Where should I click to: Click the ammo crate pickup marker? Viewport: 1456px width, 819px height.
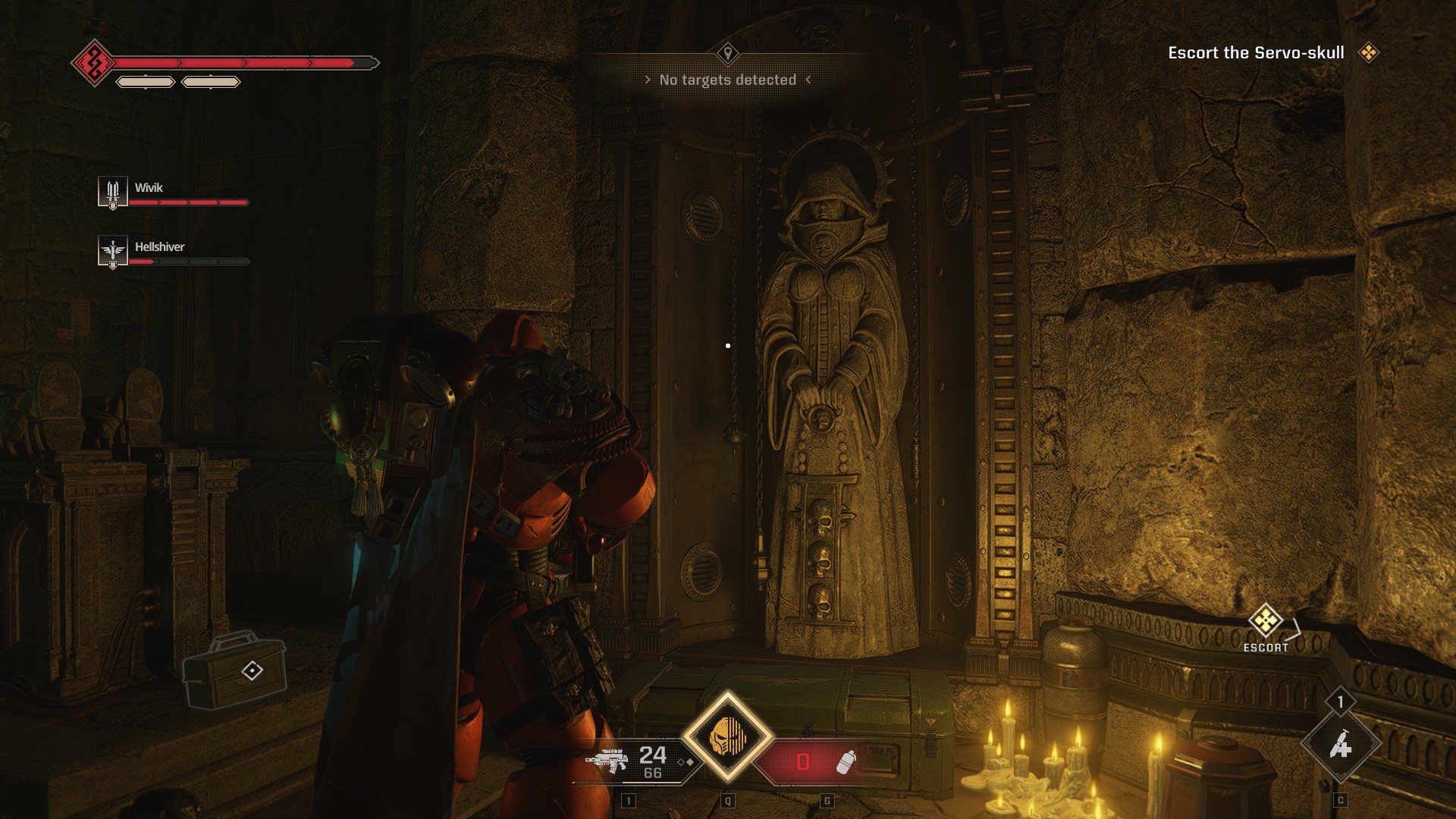(252, 670)
